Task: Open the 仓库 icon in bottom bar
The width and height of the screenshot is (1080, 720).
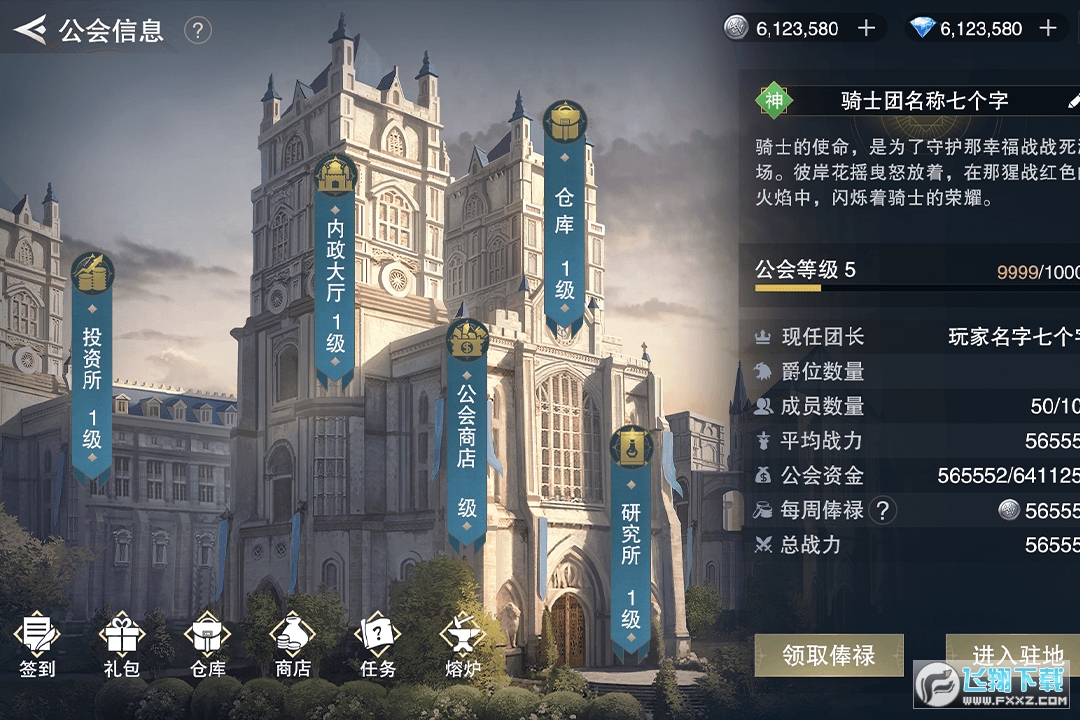Action: coord(207,645)
